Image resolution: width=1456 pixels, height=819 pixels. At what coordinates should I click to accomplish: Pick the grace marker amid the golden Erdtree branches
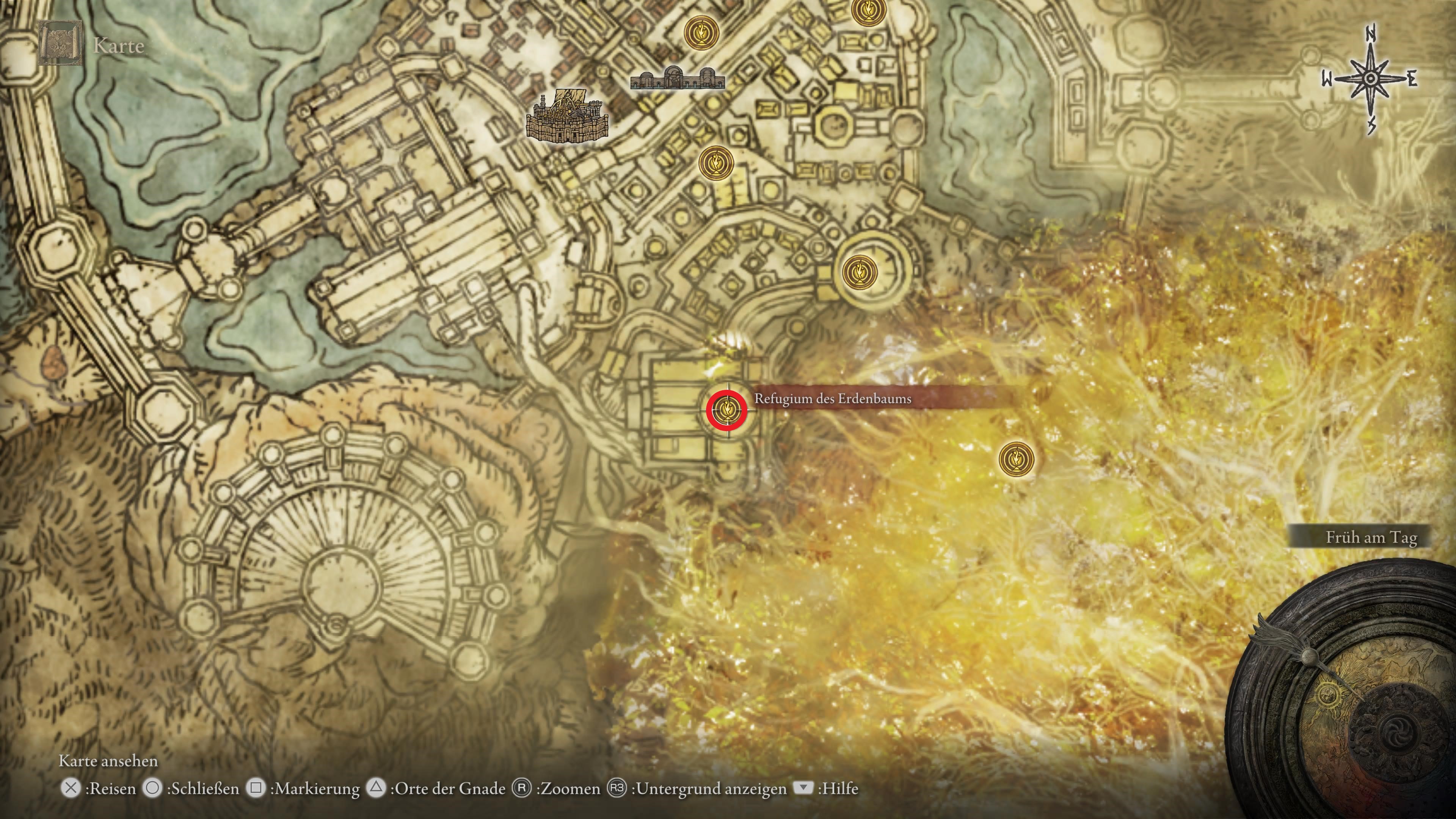tap(1016, 459)
